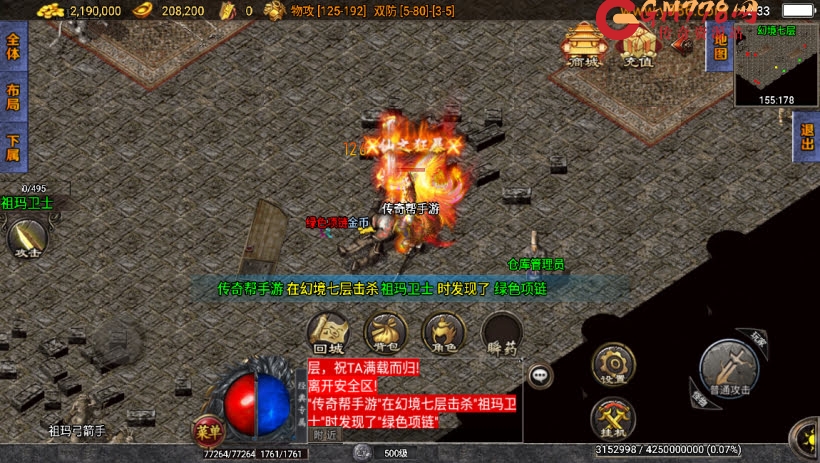Image resolution: width=820 pixels, height=463 pixels.
Task: Tap the 退出 exit button
Action: (x=806, y=137)
